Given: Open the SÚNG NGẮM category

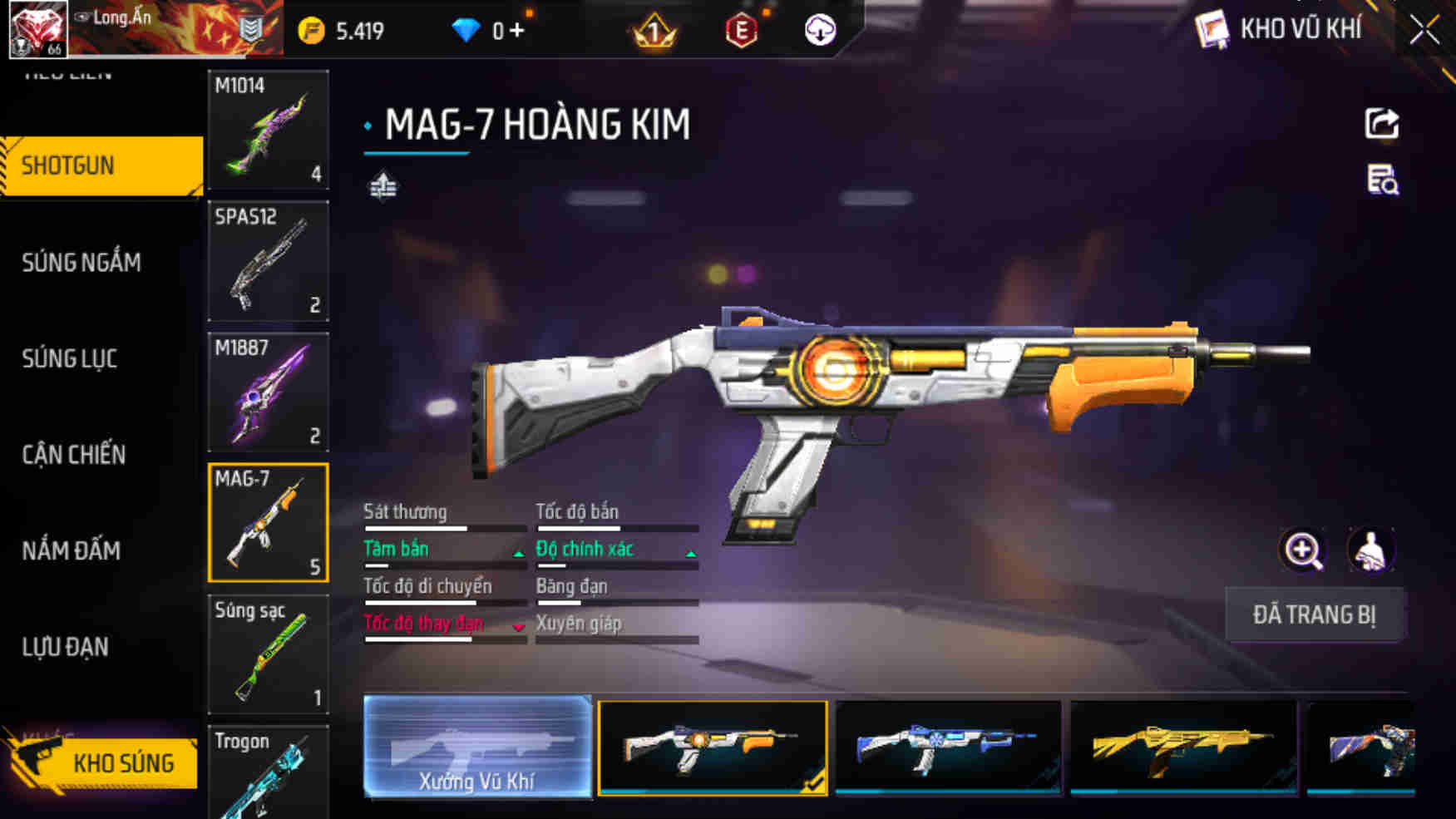Looking at the screenshot, I should tap(81, 263).
